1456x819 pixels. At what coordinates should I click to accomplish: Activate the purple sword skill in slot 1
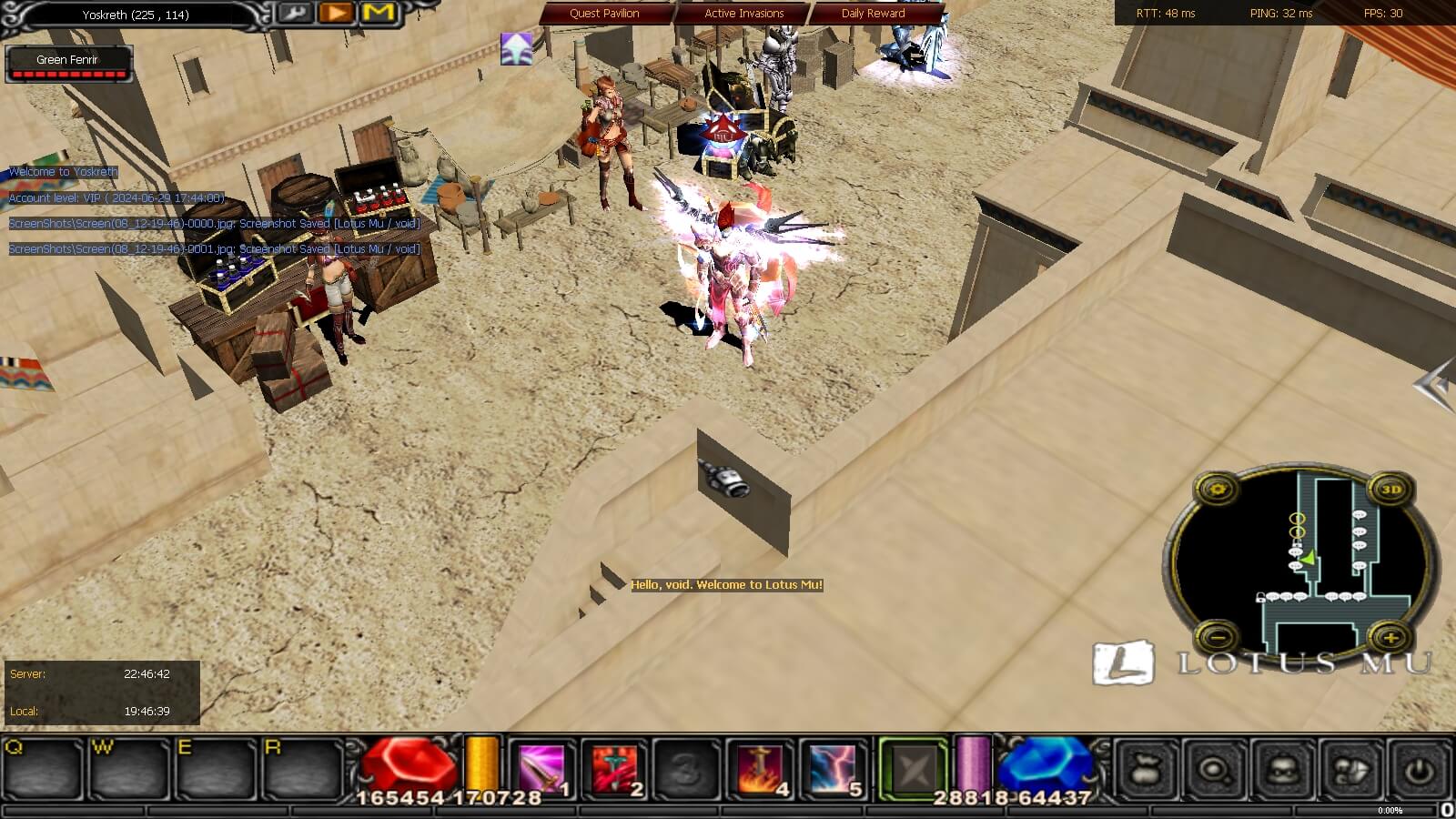541,770
